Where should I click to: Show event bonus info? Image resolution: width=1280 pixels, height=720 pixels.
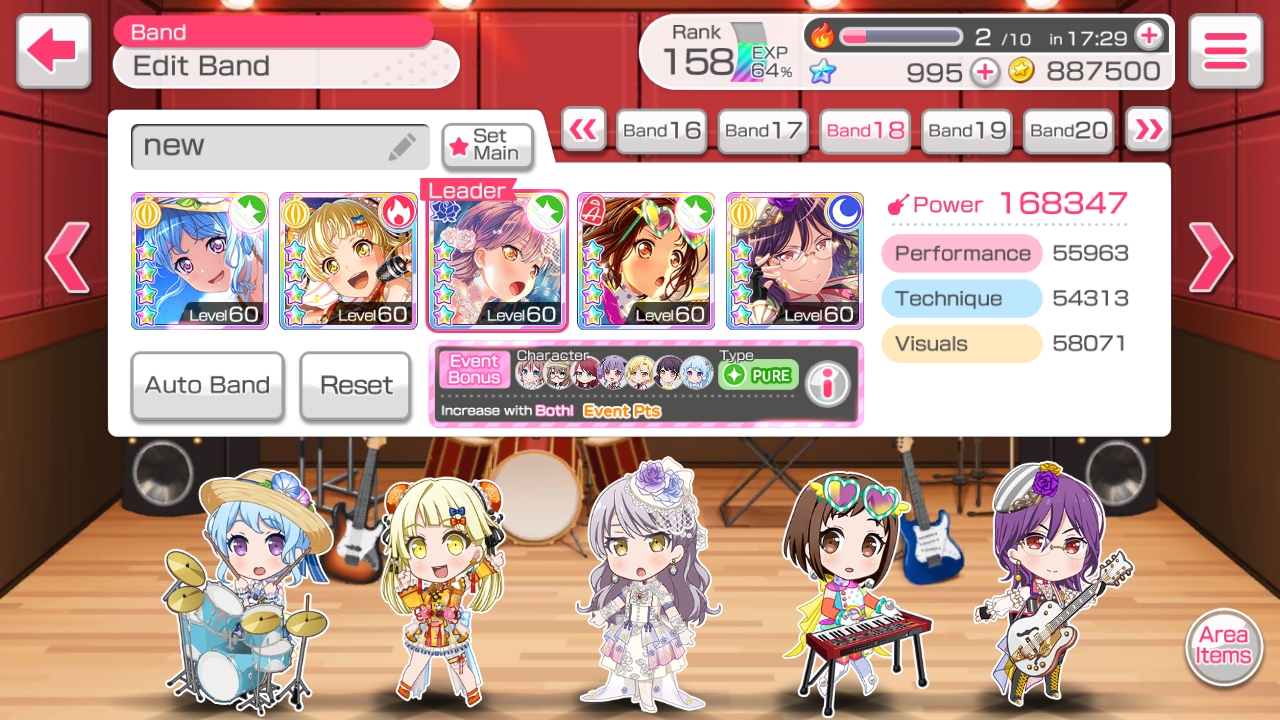[827, 384]
